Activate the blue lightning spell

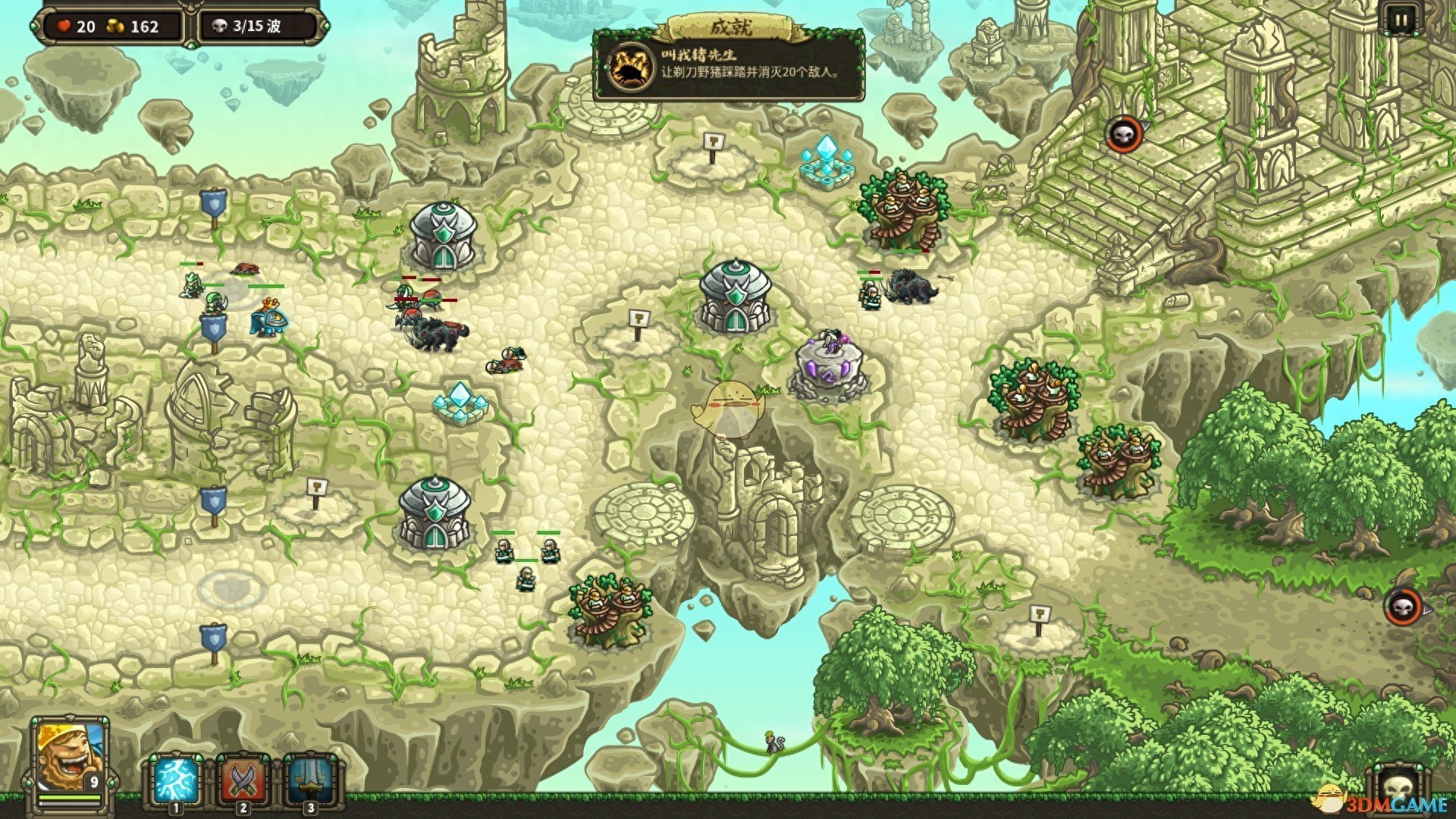point(176,780)
